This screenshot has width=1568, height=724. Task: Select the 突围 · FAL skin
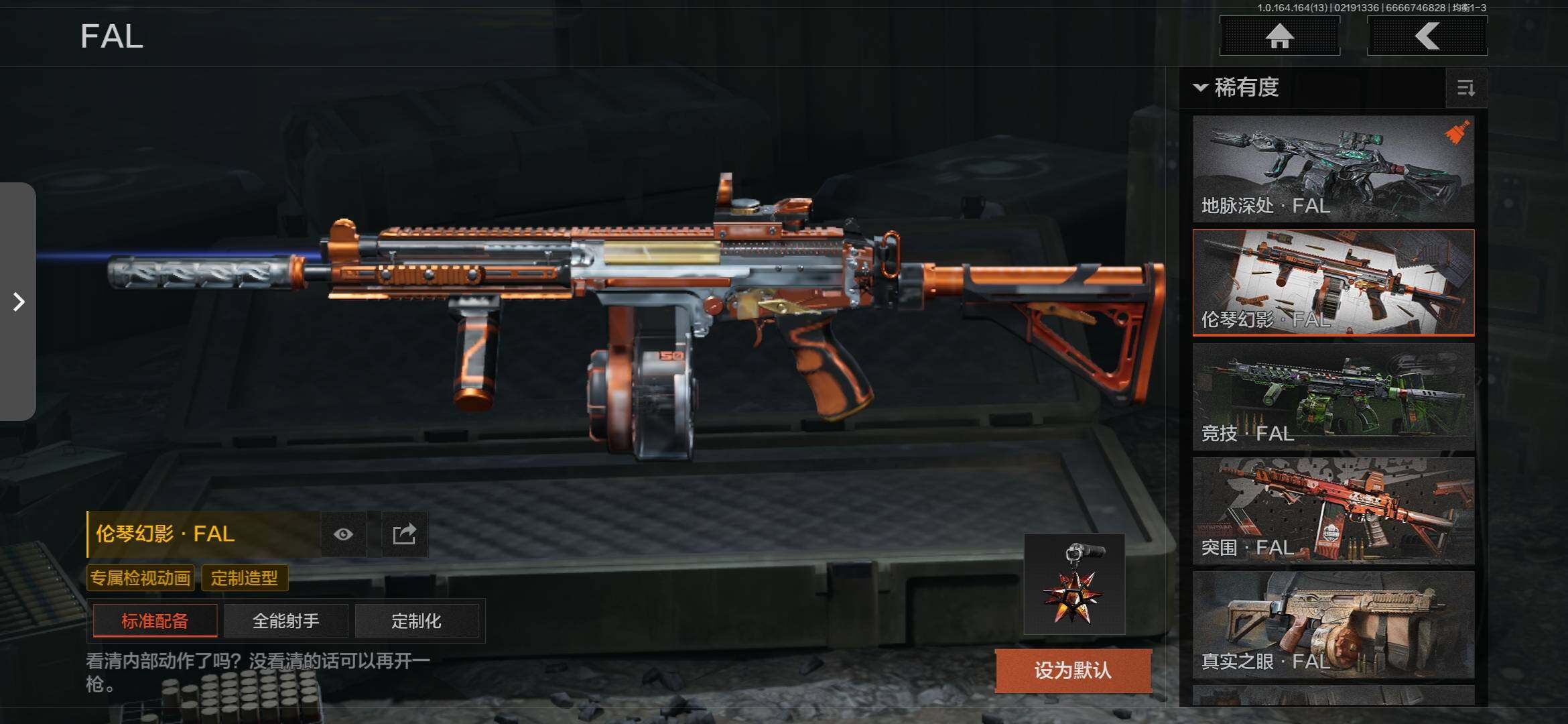(x=1333, y=510)
